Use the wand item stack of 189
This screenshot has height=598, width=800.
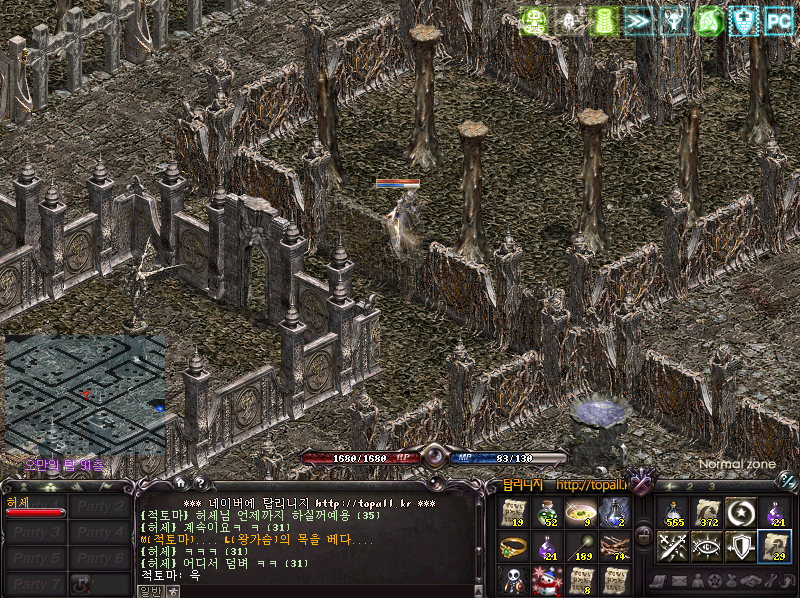click(x=579, y=547)
